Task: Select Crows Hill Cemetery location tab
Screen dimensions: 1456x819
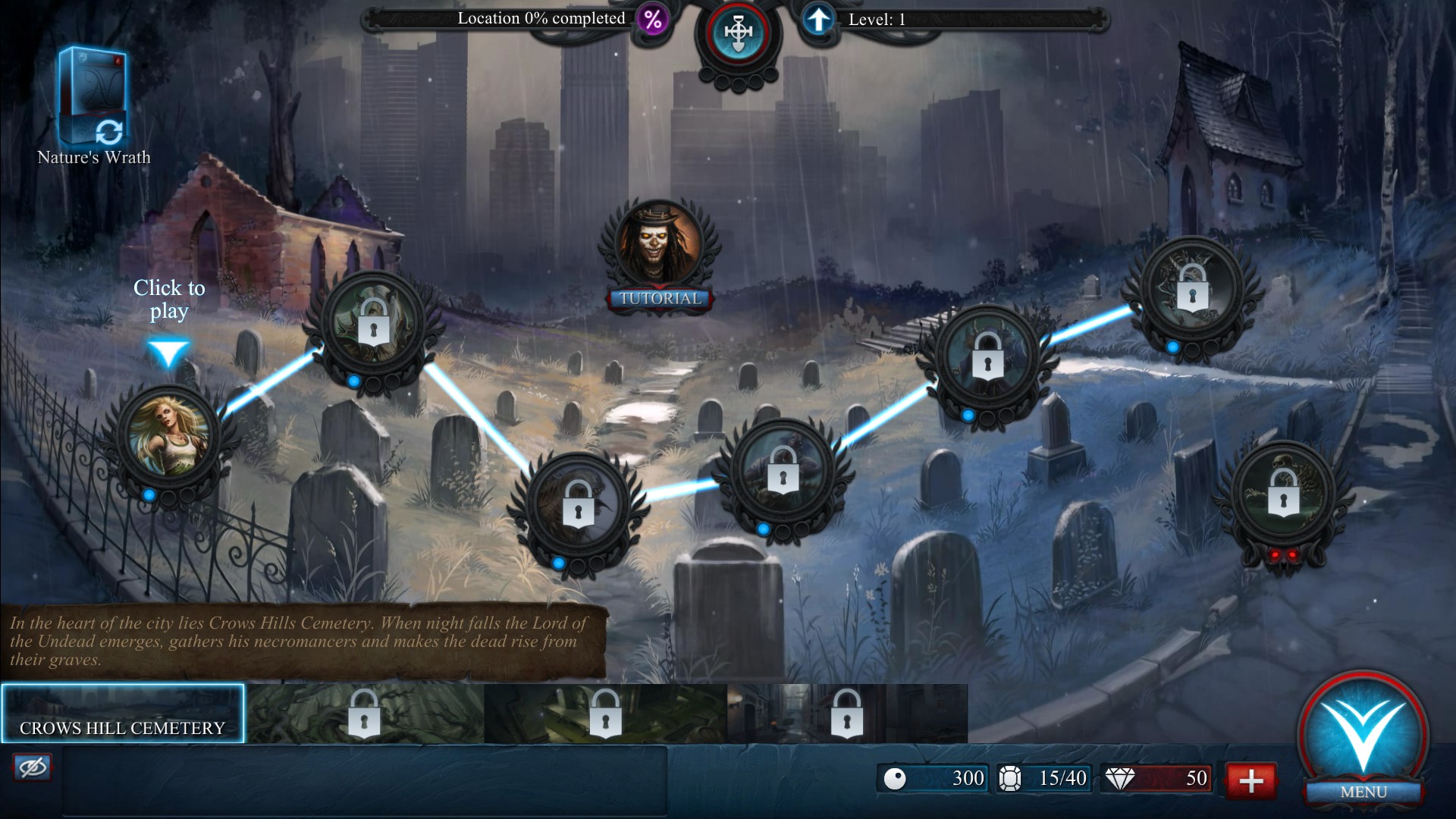Action: pos(123,714)
